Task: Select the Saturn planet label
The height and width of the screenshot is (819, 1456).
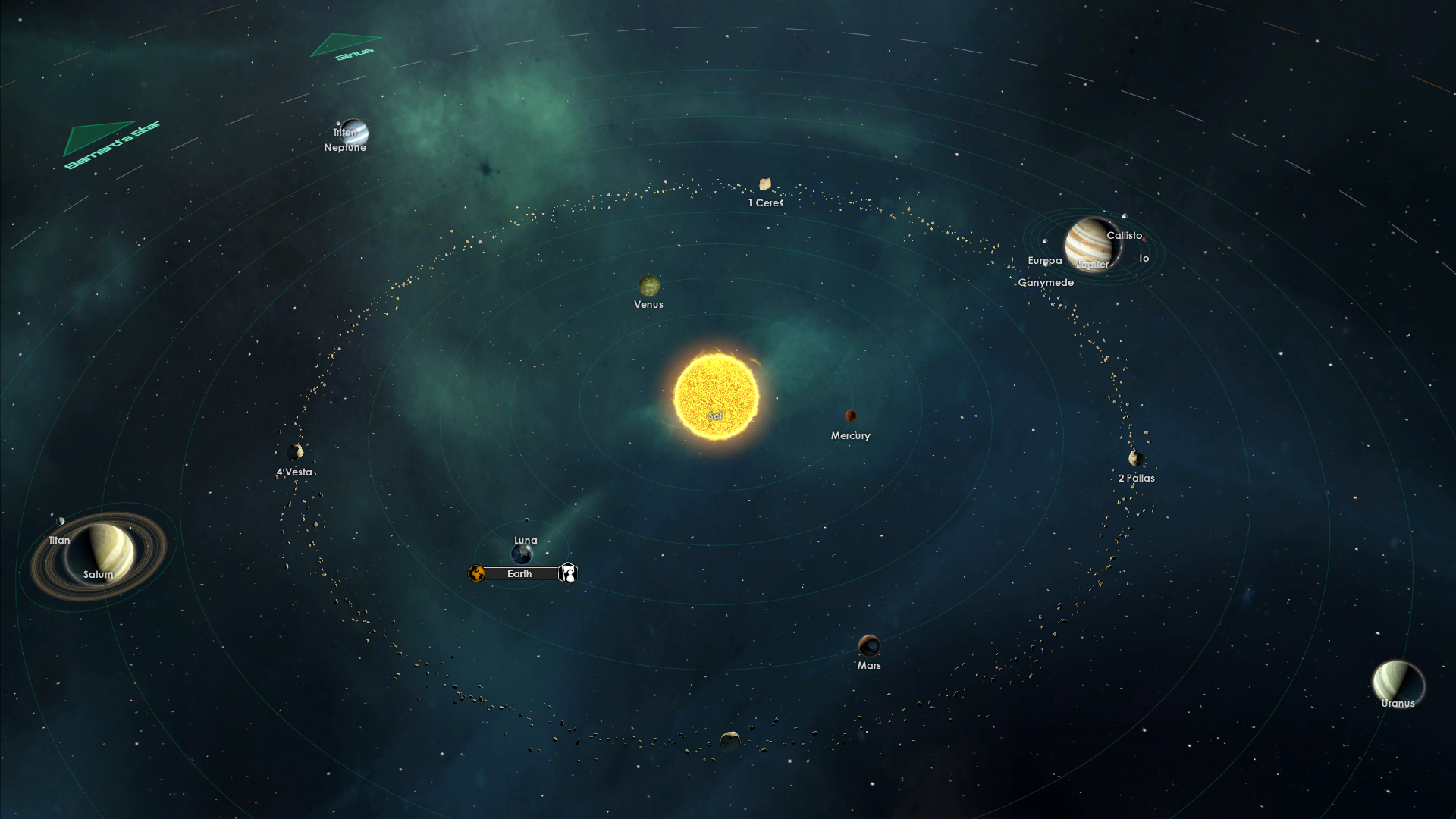Action: click(x=98, y=575)
